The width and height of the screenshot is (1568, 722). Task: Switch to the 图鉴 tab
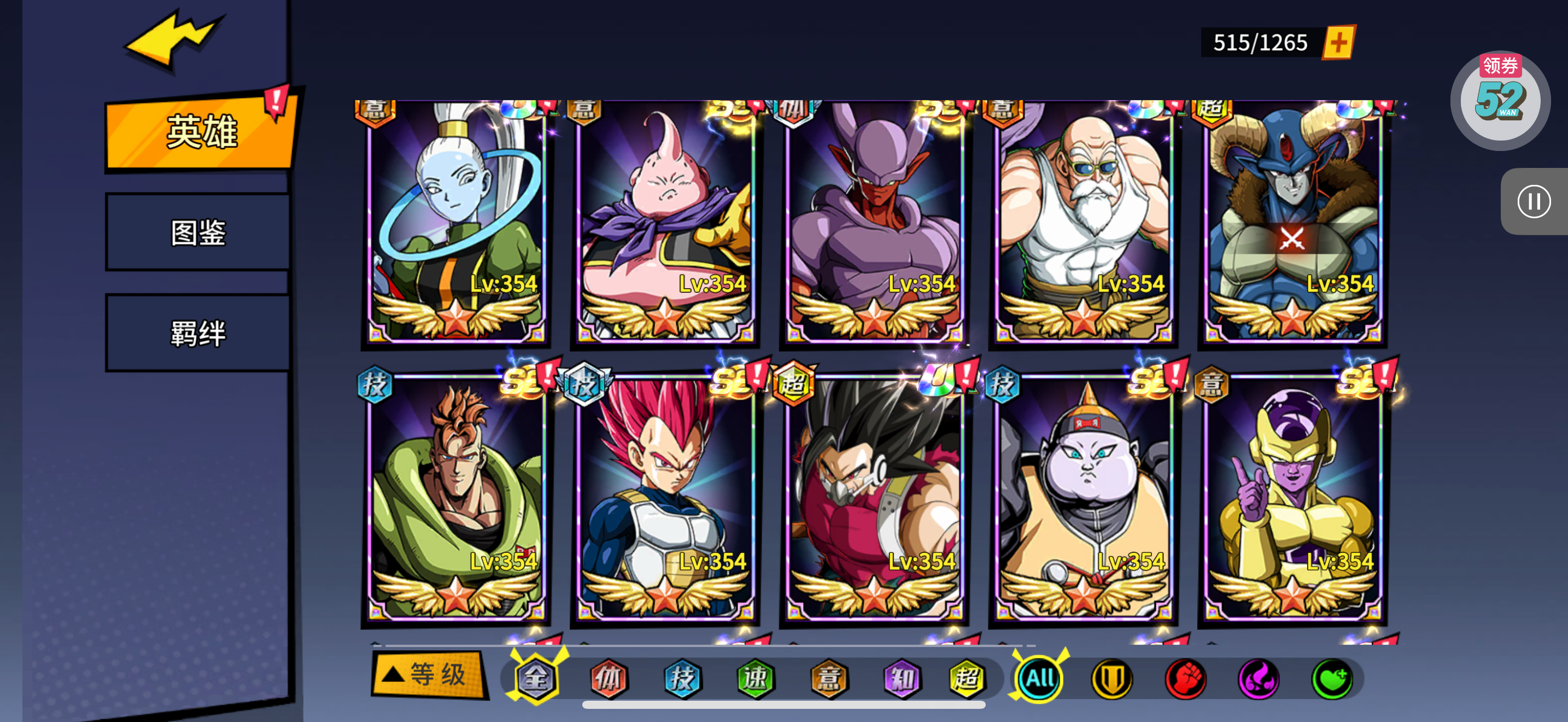click(x=198, y=232)
